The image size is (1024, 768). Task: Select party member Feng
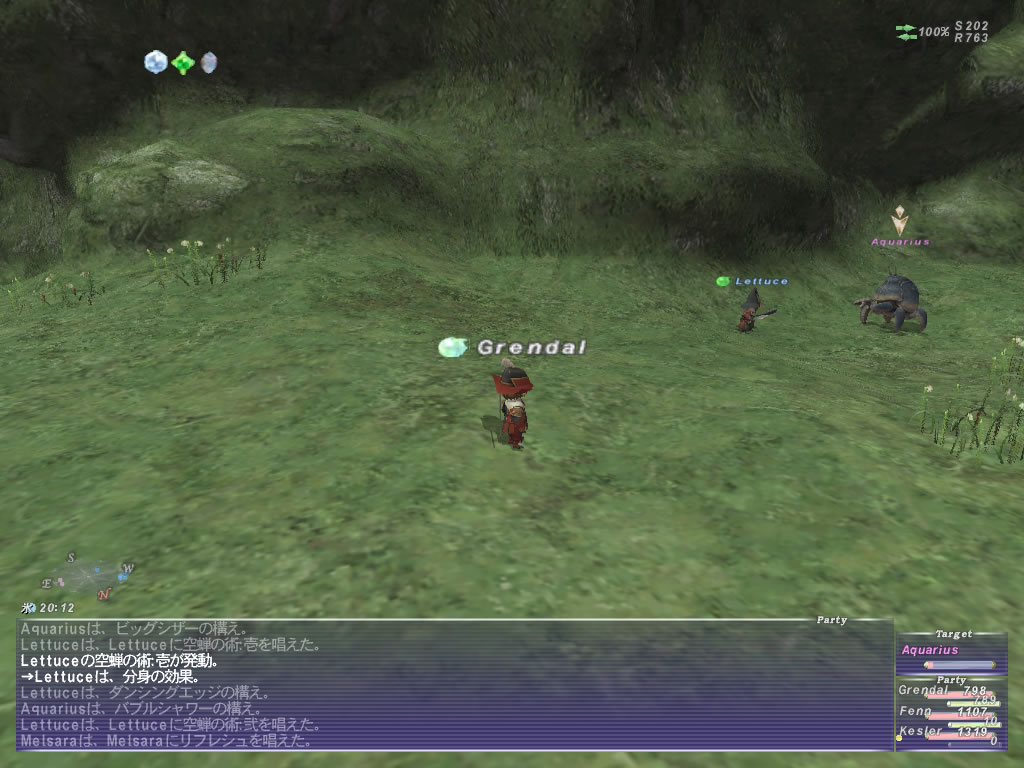point(916,711)
